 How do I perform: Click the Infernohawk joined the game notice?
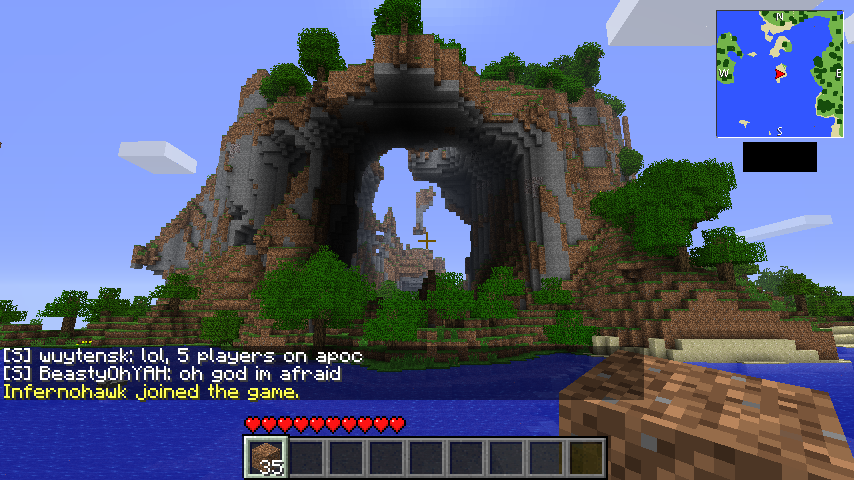(x=150, y=392)
